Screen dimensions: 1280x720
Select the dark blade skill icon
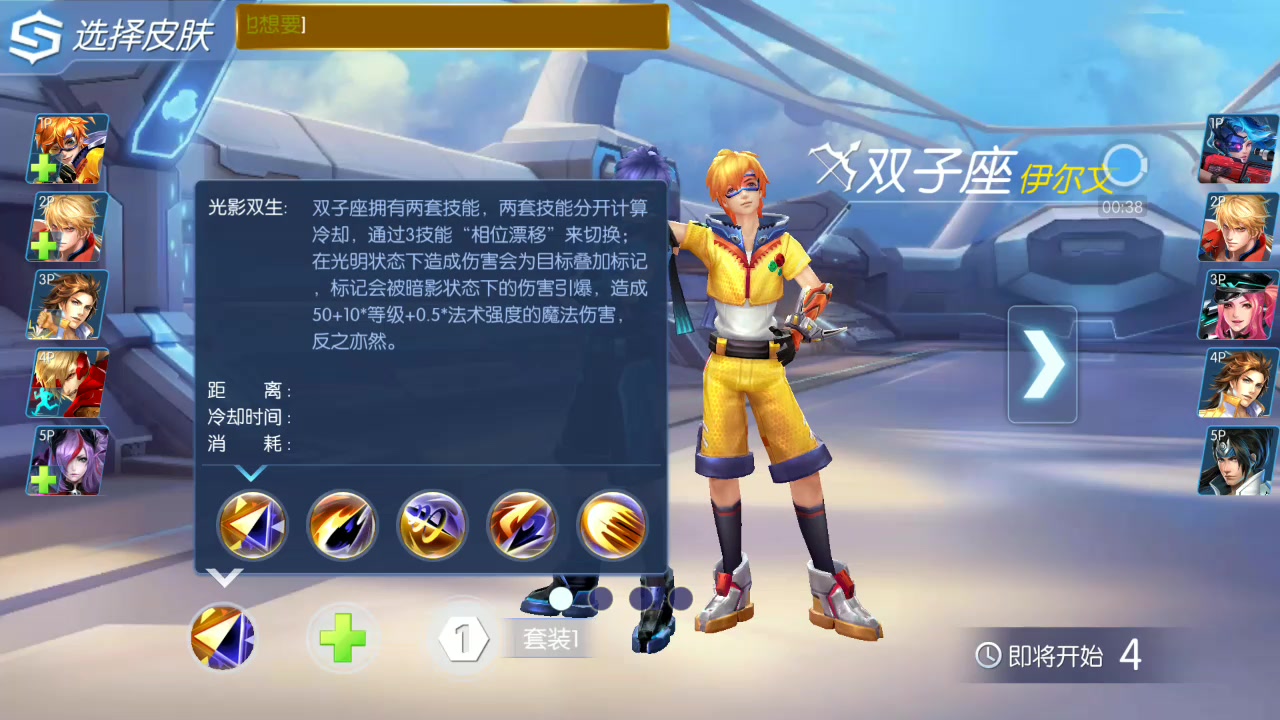[x=341, y=525]
